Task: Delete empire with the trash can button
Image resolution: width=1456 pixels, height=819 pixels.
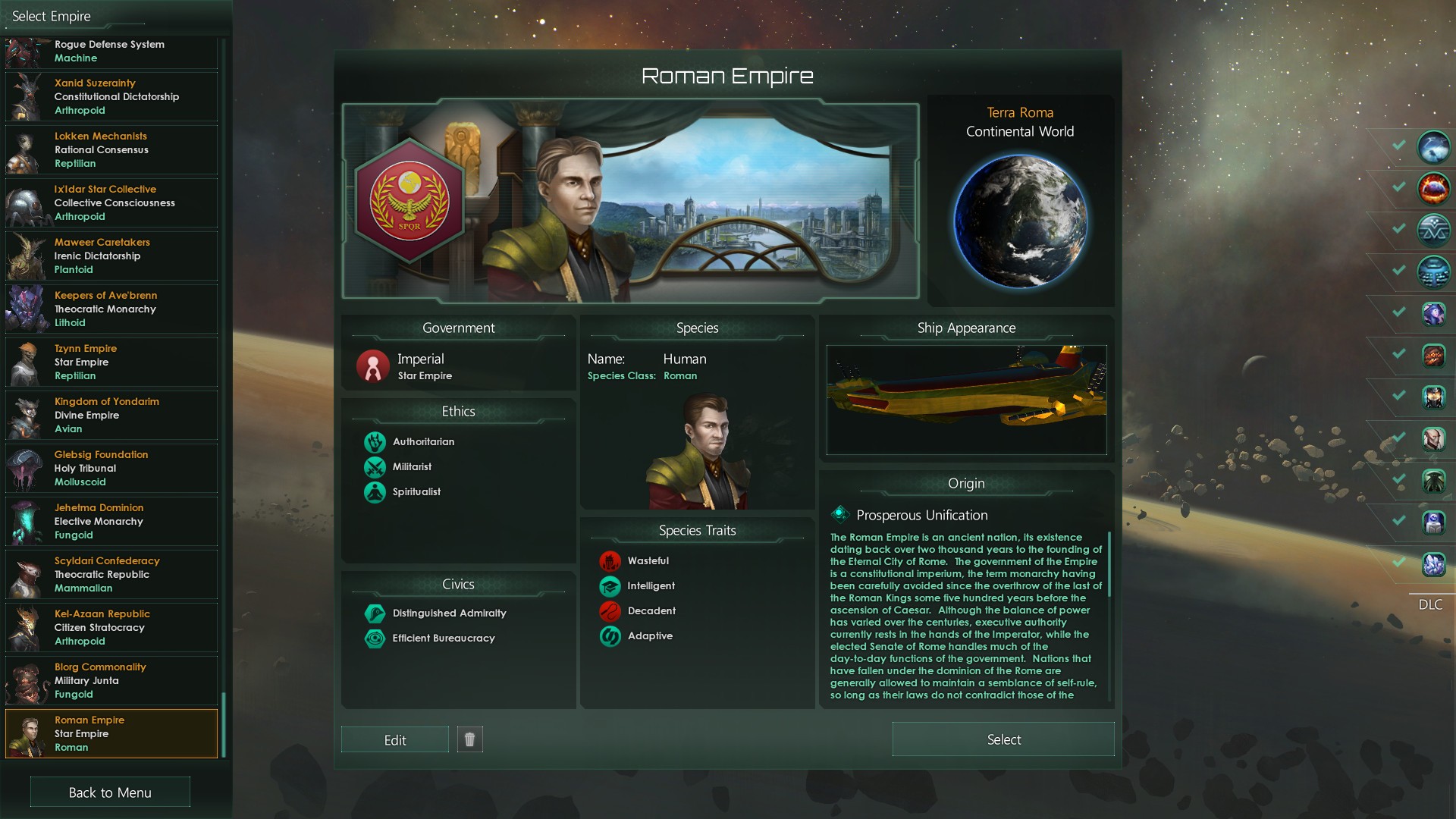Action: coord(469,739)
